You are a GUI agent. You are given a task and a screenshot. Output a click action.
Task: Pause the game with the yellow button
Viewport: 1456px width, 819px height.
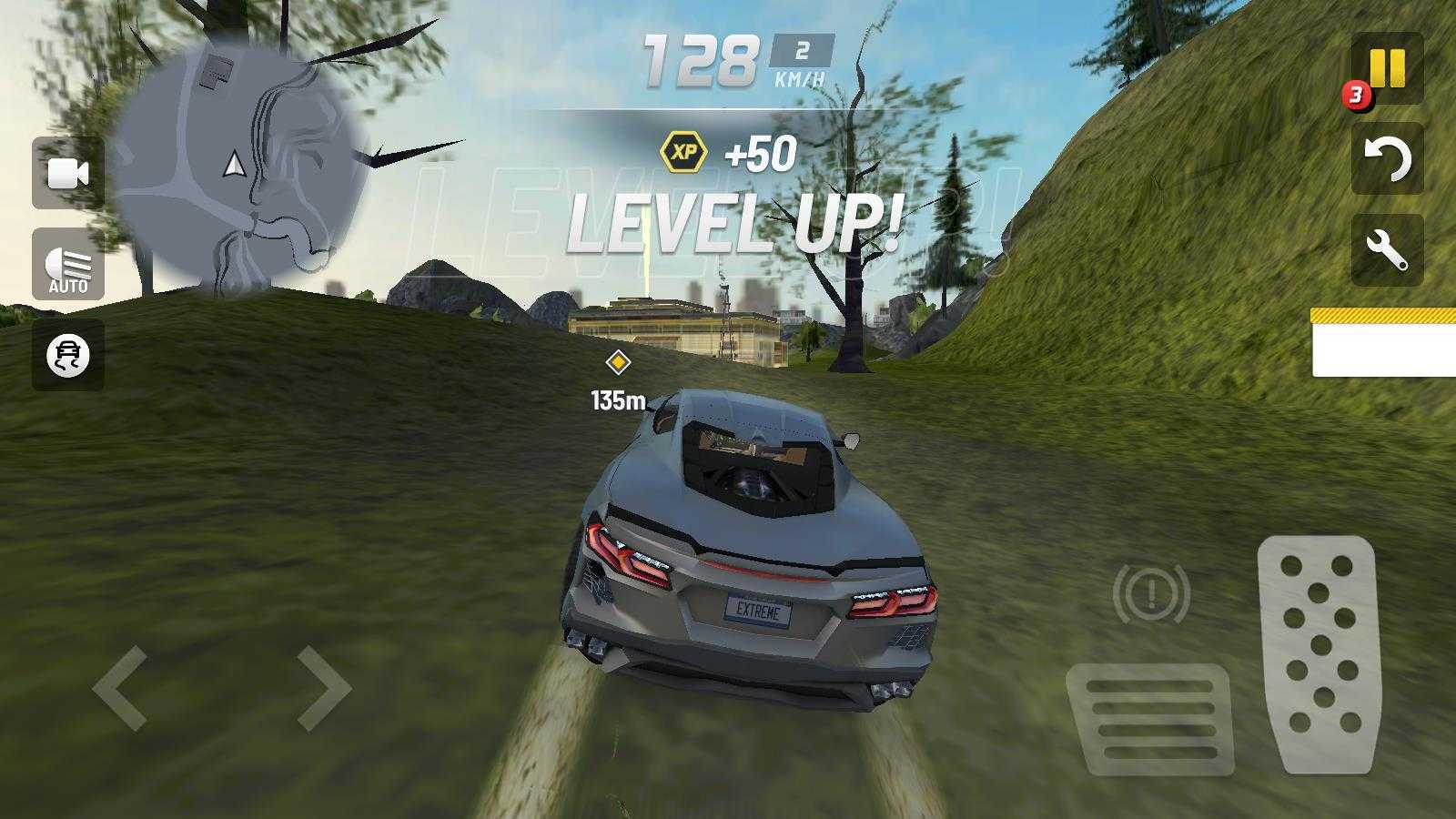click(1387, 68)
